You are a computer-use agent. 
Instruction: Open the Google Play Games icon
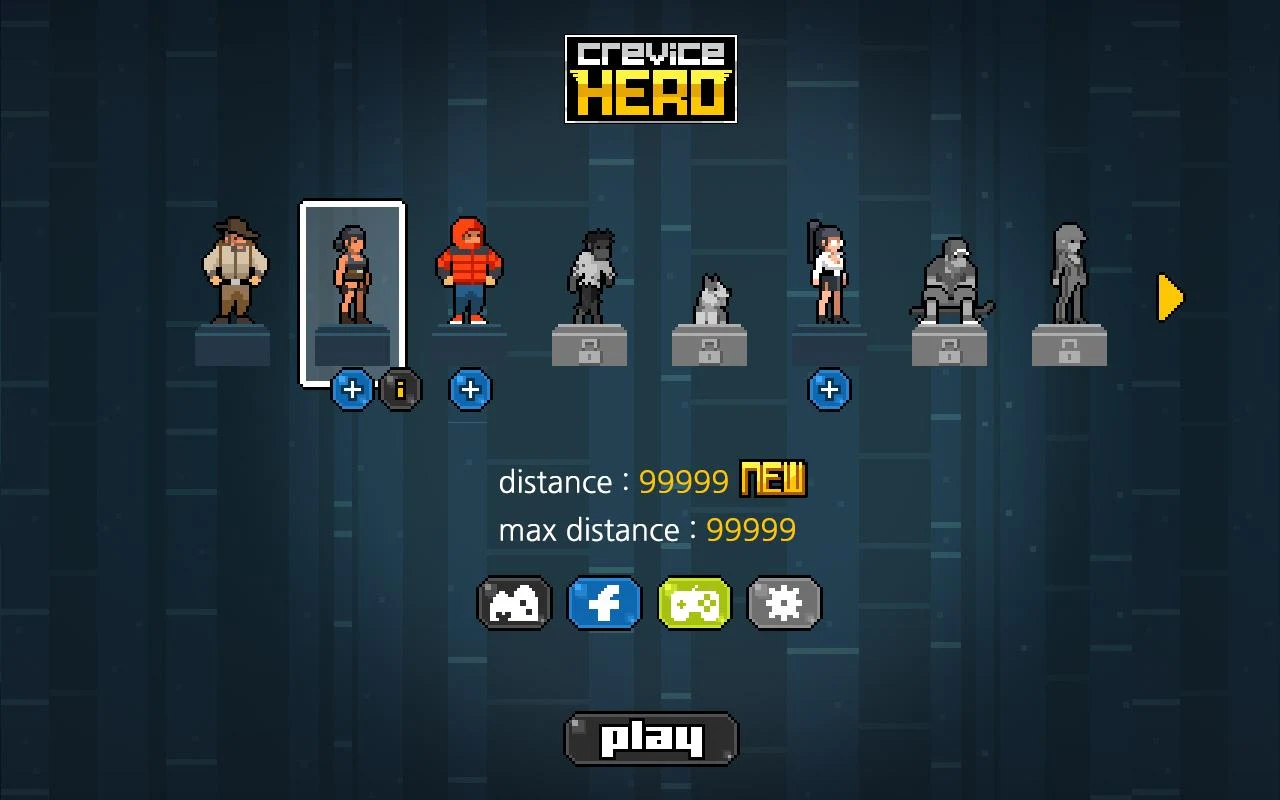click(514, 602)
